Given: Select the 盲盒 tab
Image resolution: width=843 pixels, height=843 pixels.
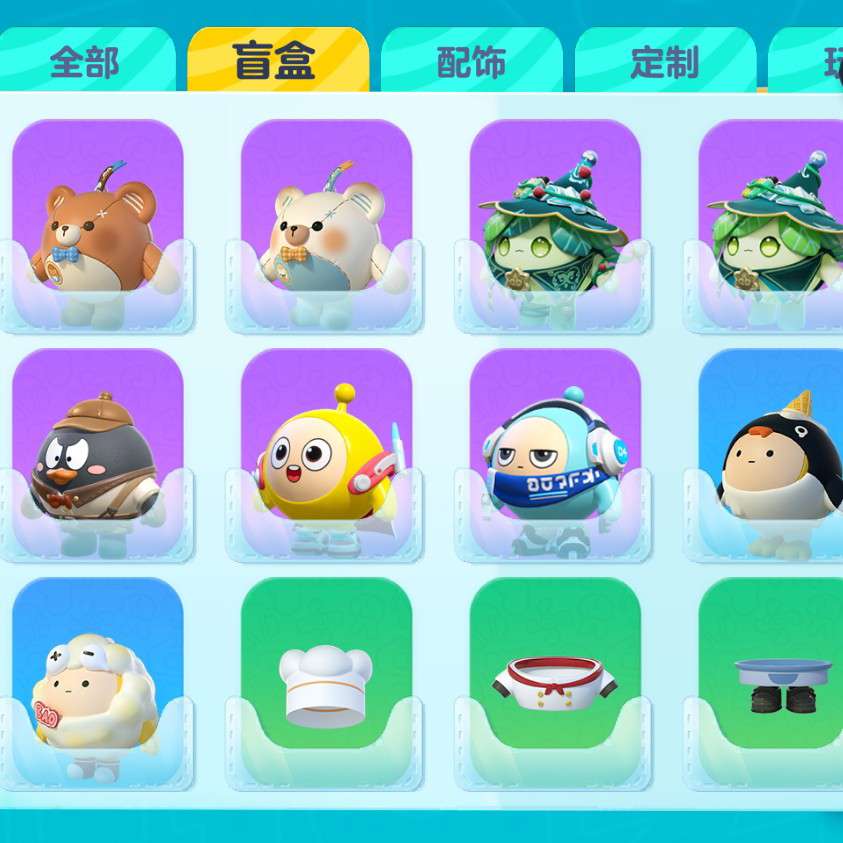Looking at the screenshot, I should (x=274, y=62).
